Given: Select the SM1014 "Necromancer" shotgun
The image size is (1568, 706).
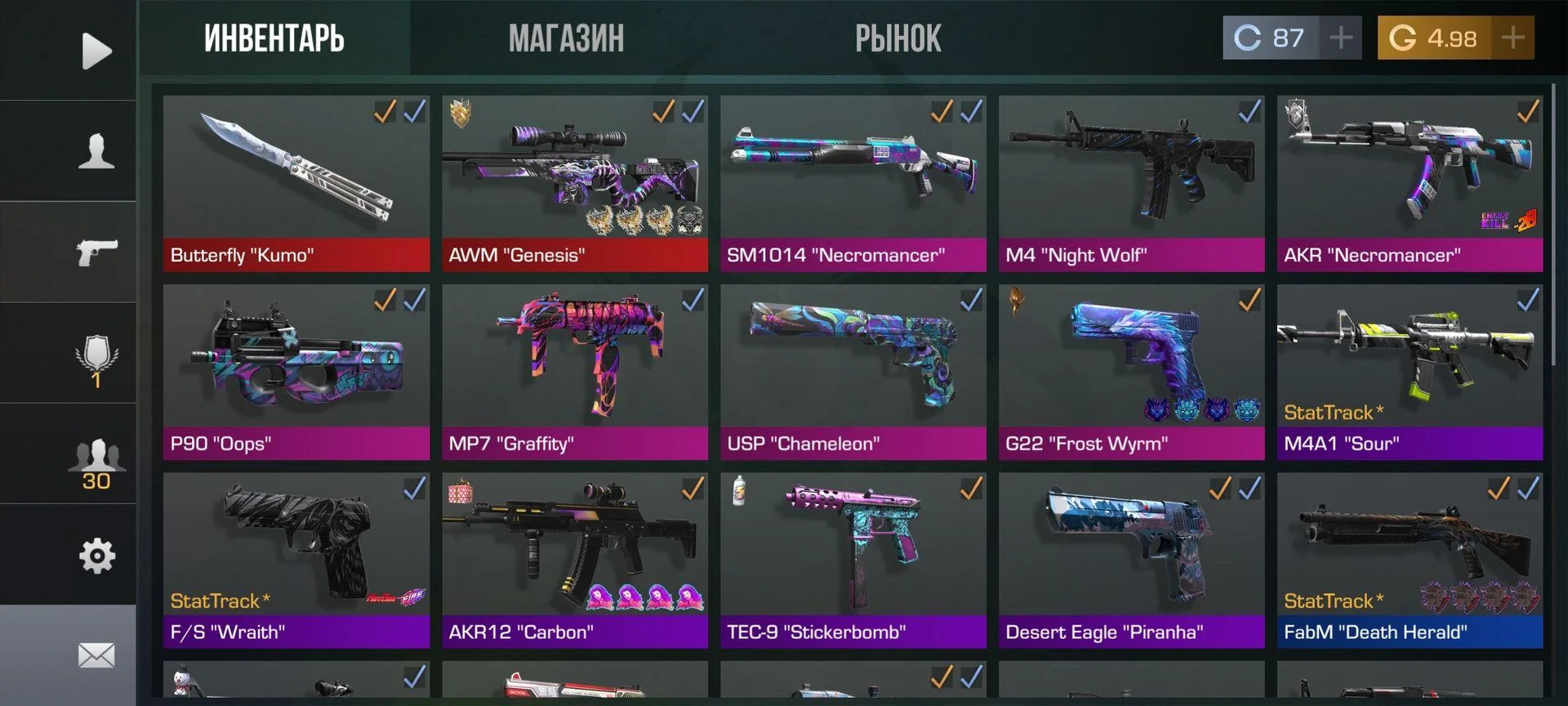Looking at the screenshot, I should (853, 183).
